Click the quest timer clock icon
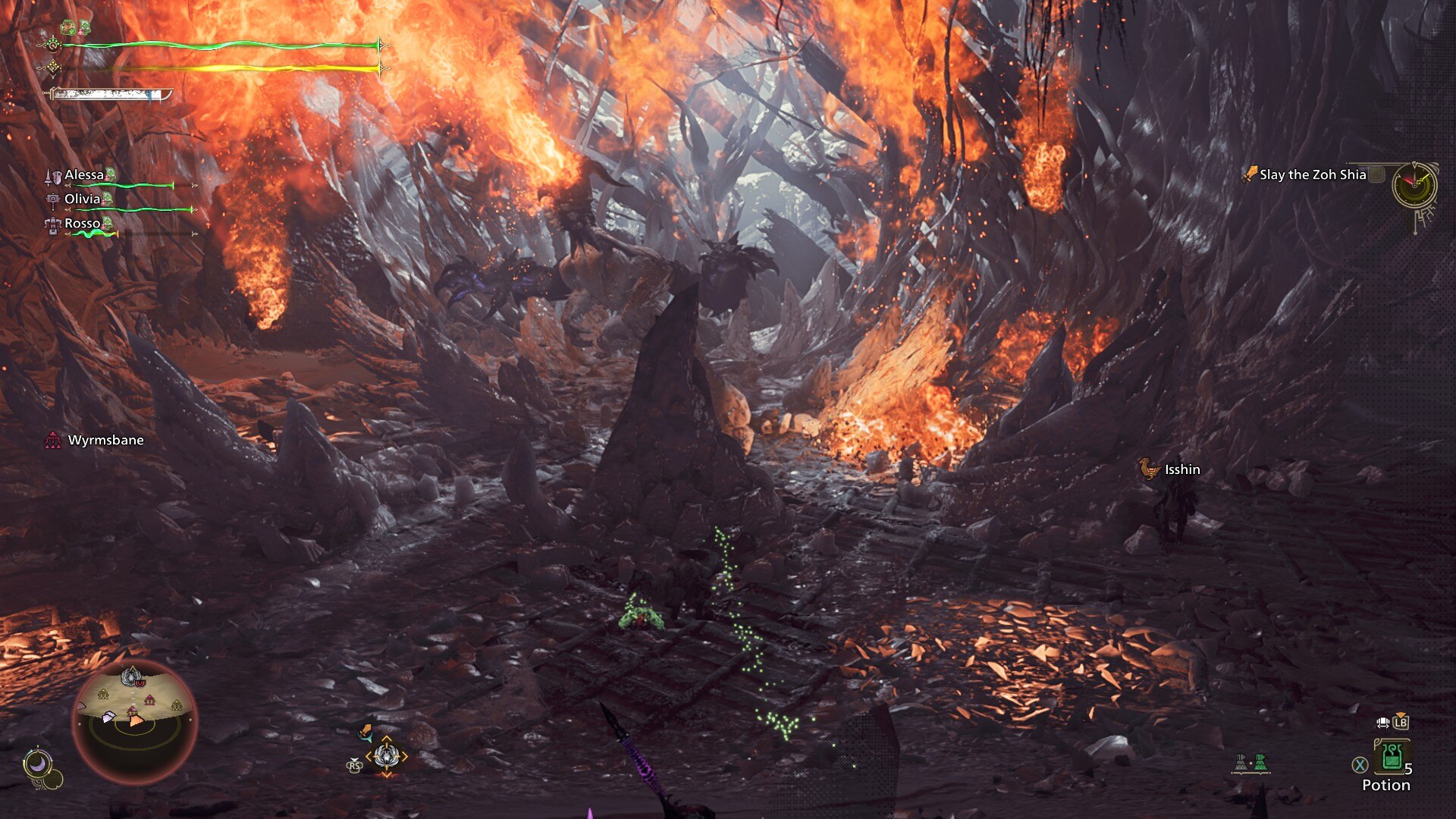Viewport: 1456px width, 819px height. (x=1414, y=184)
